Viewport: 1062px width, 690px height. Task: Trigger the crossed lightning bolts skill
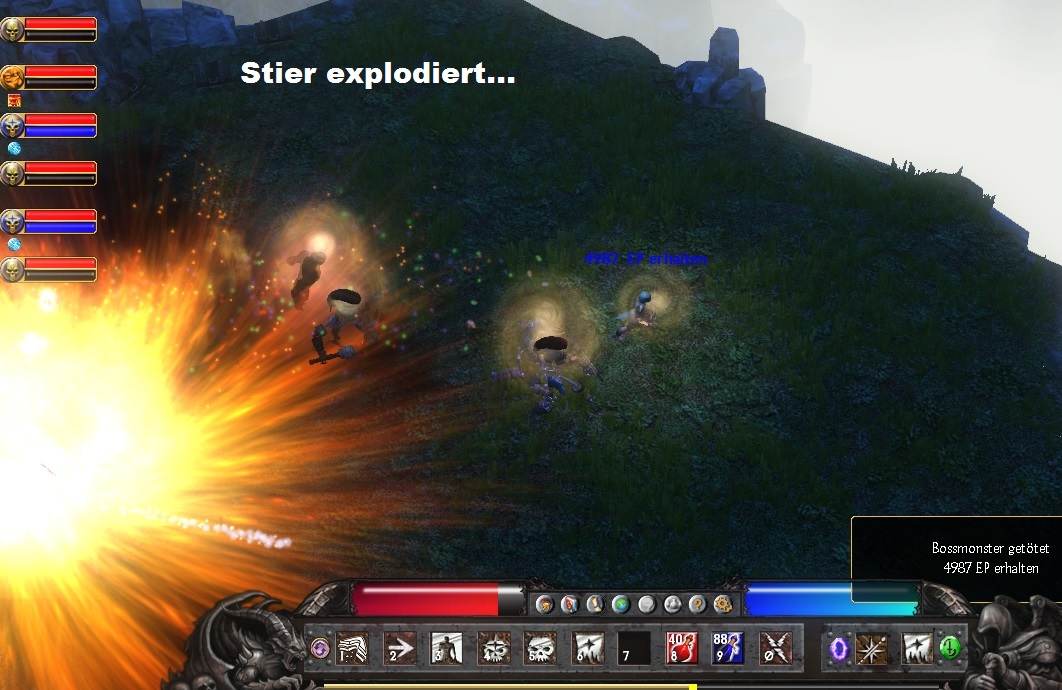click(774, 648)
